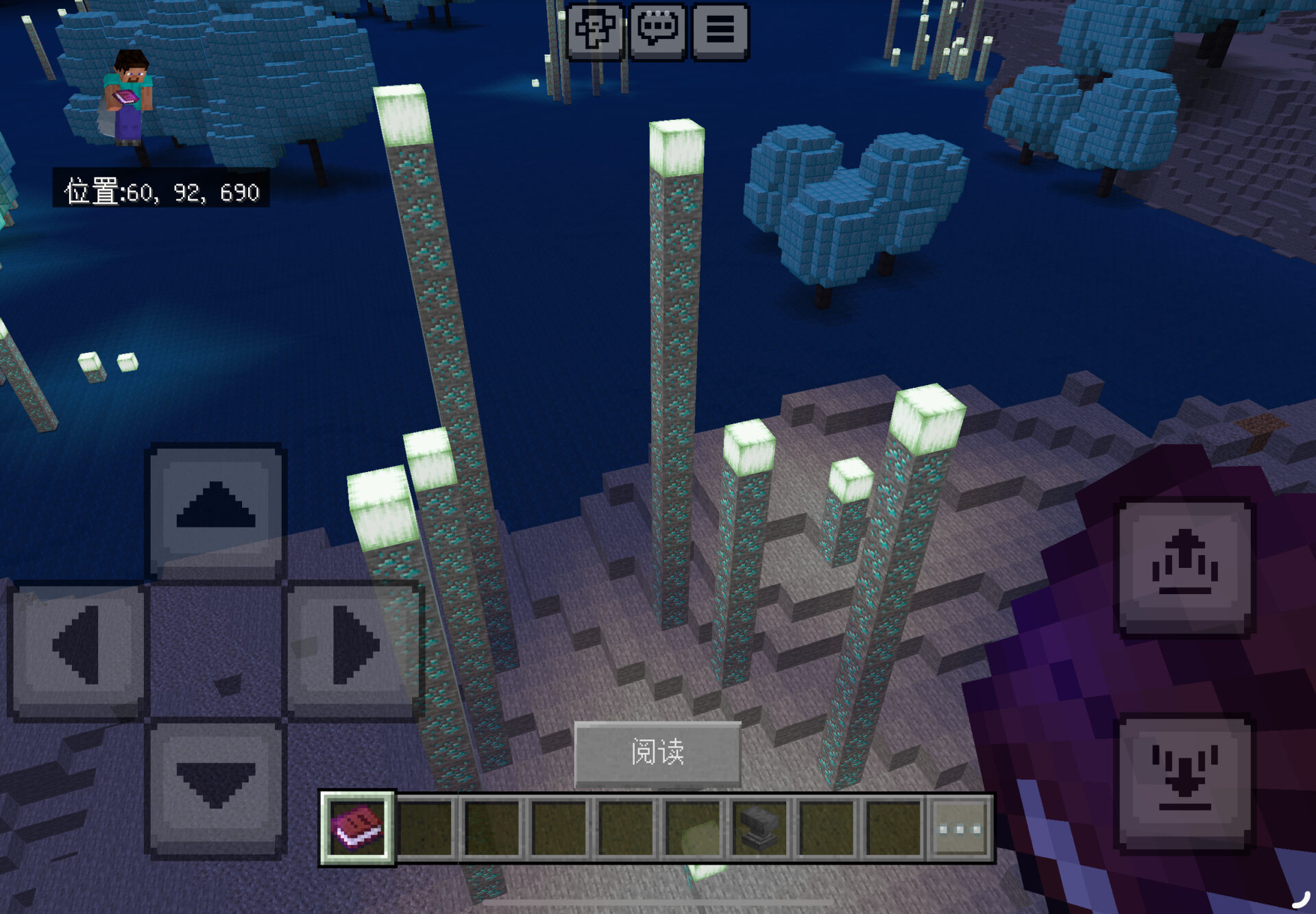Viewport: 1316px width, 914px height.
Task: Open the chat window
Action: [x=657, y=31]
